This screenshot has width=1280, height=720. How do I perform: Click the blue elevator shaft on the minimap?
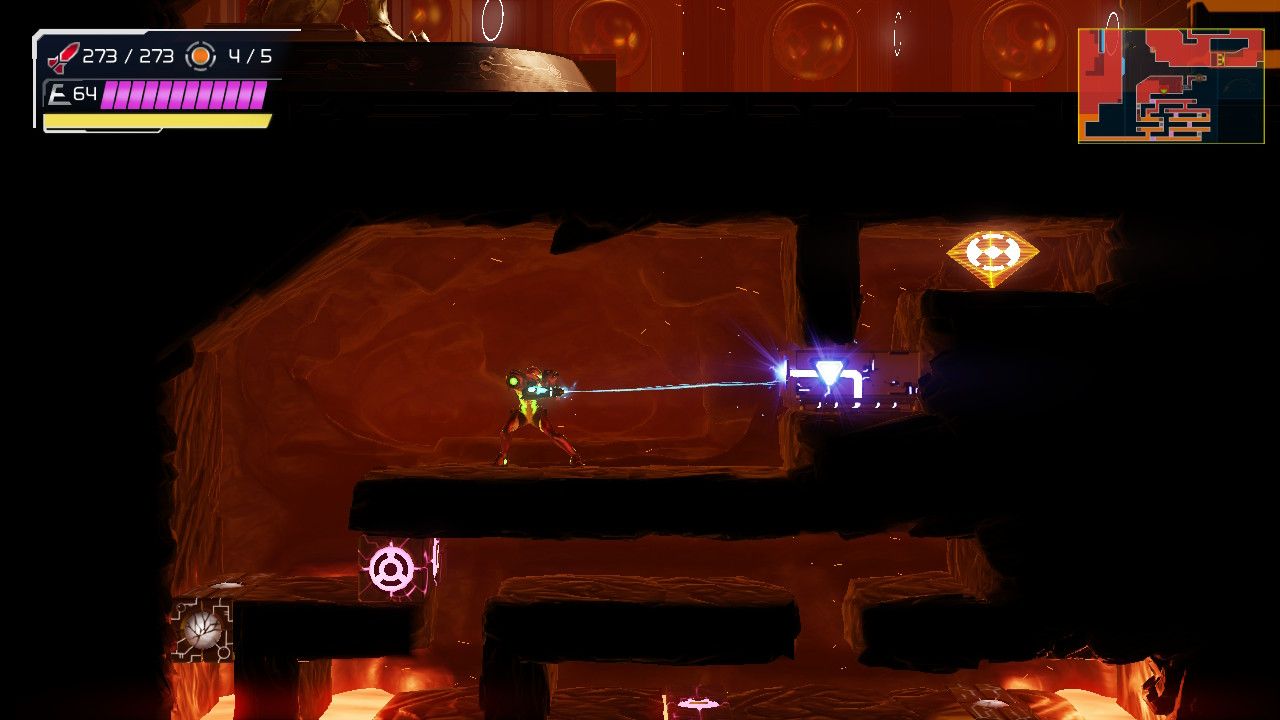pyautogui.click(x=1102, y=42)
